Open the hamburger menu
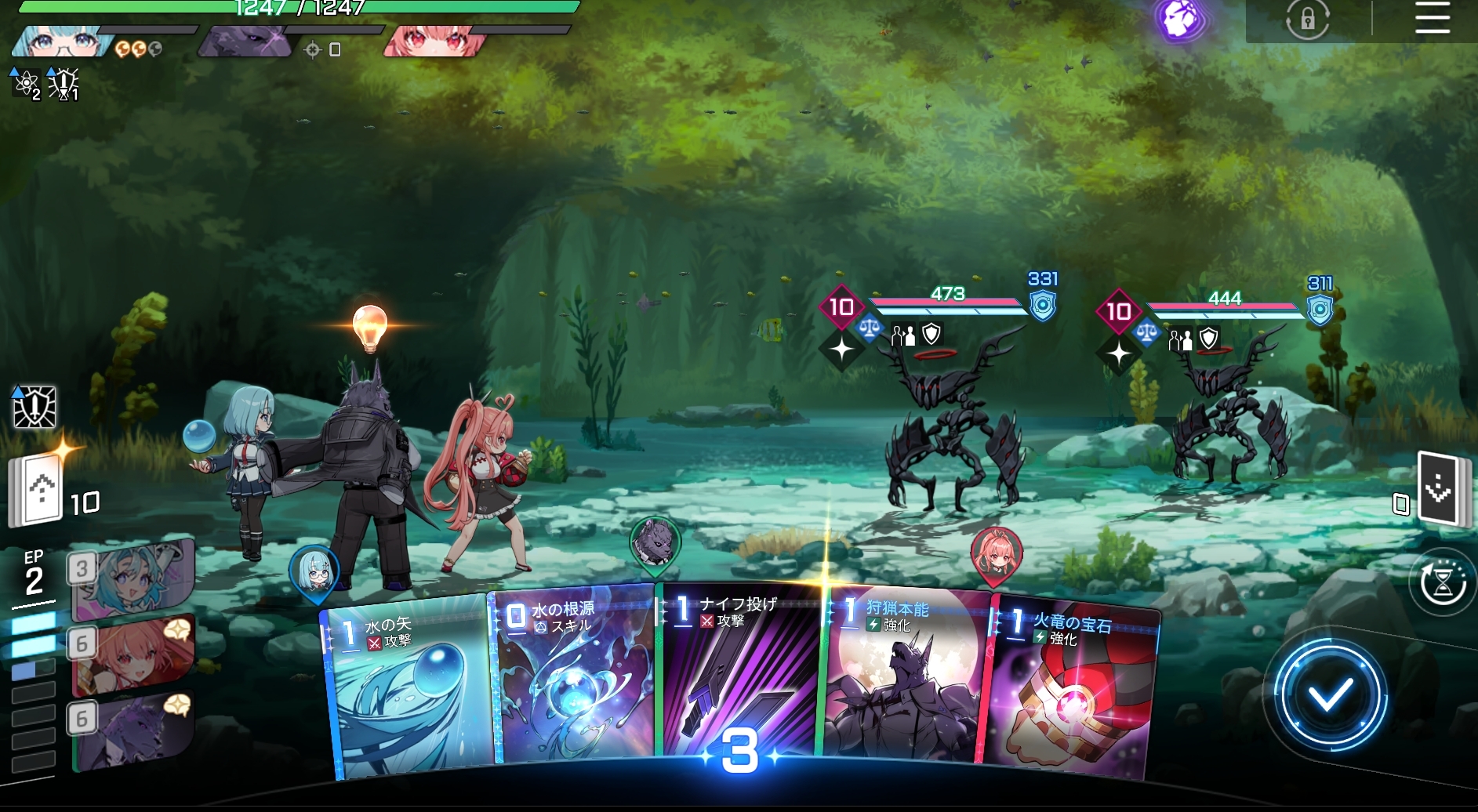The image size is (1478, 812). pyautogui.click(x=1432, y=18)
